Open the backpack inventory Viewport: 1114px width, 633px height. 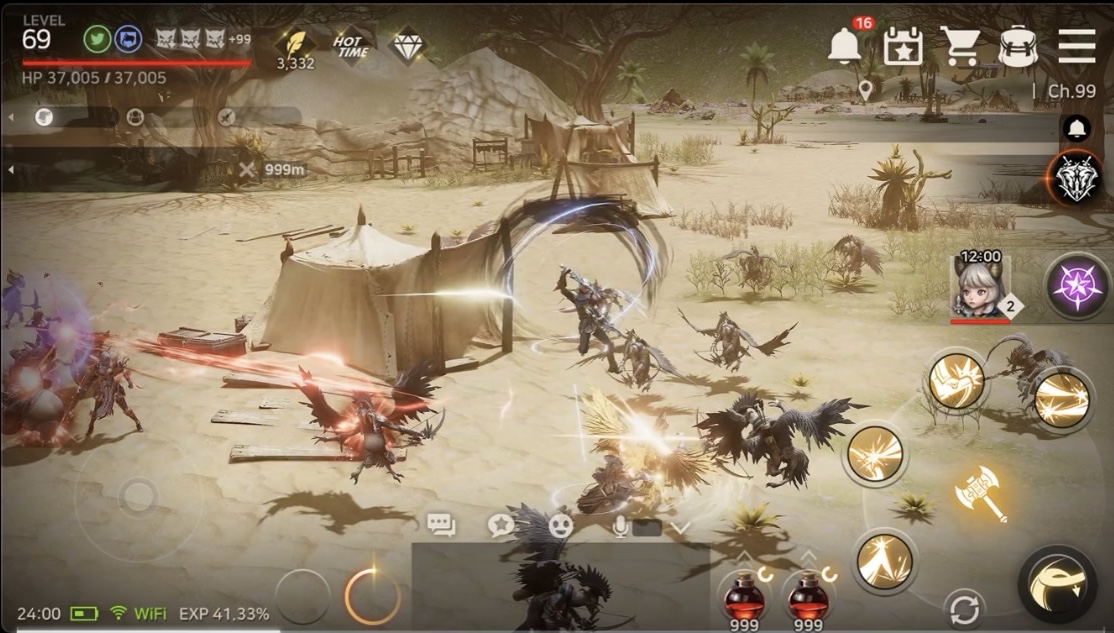pos(1018,46)
